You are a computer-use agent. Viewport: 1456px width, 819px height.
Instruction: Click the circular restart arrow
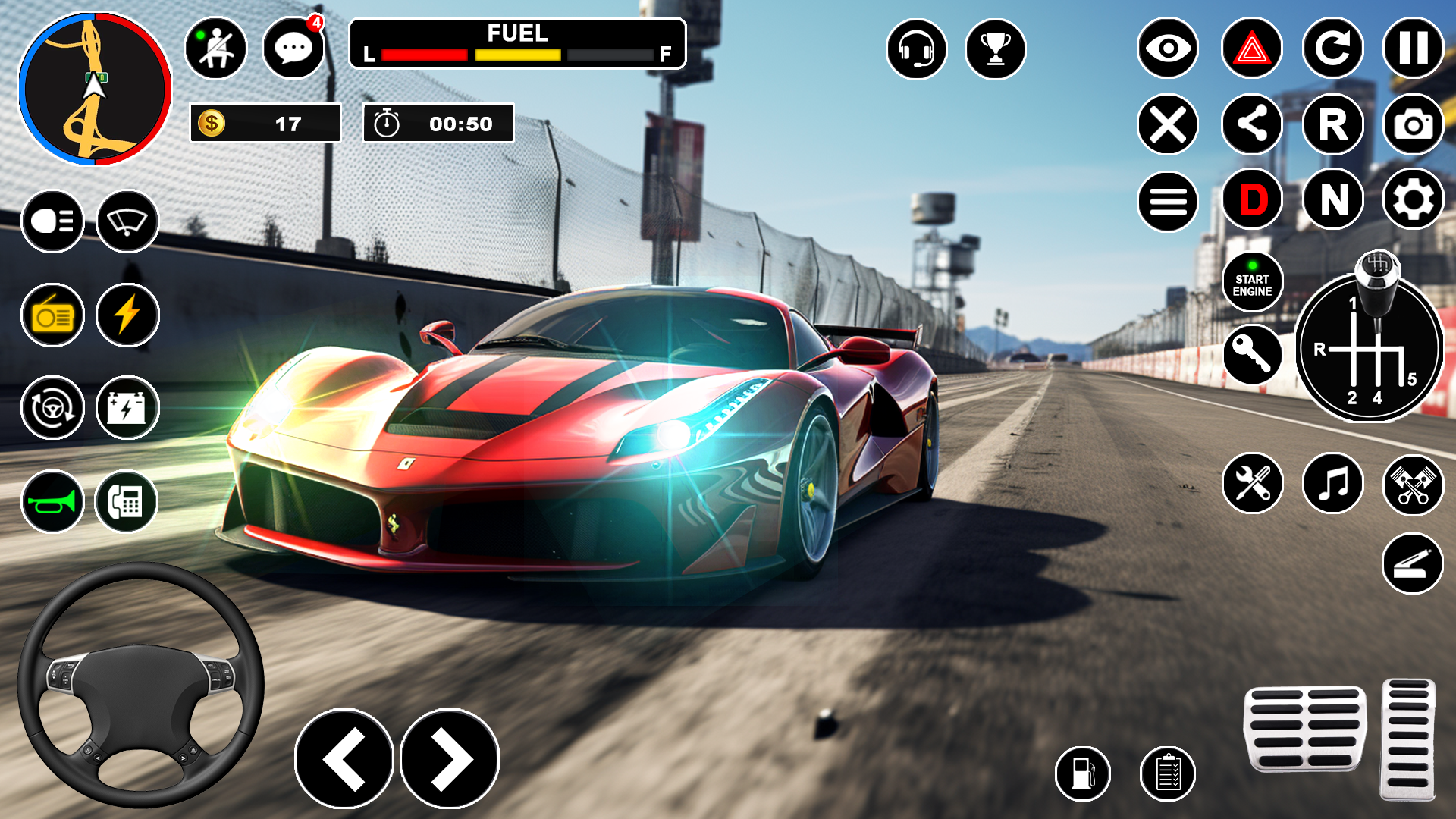click(1332, 49)
